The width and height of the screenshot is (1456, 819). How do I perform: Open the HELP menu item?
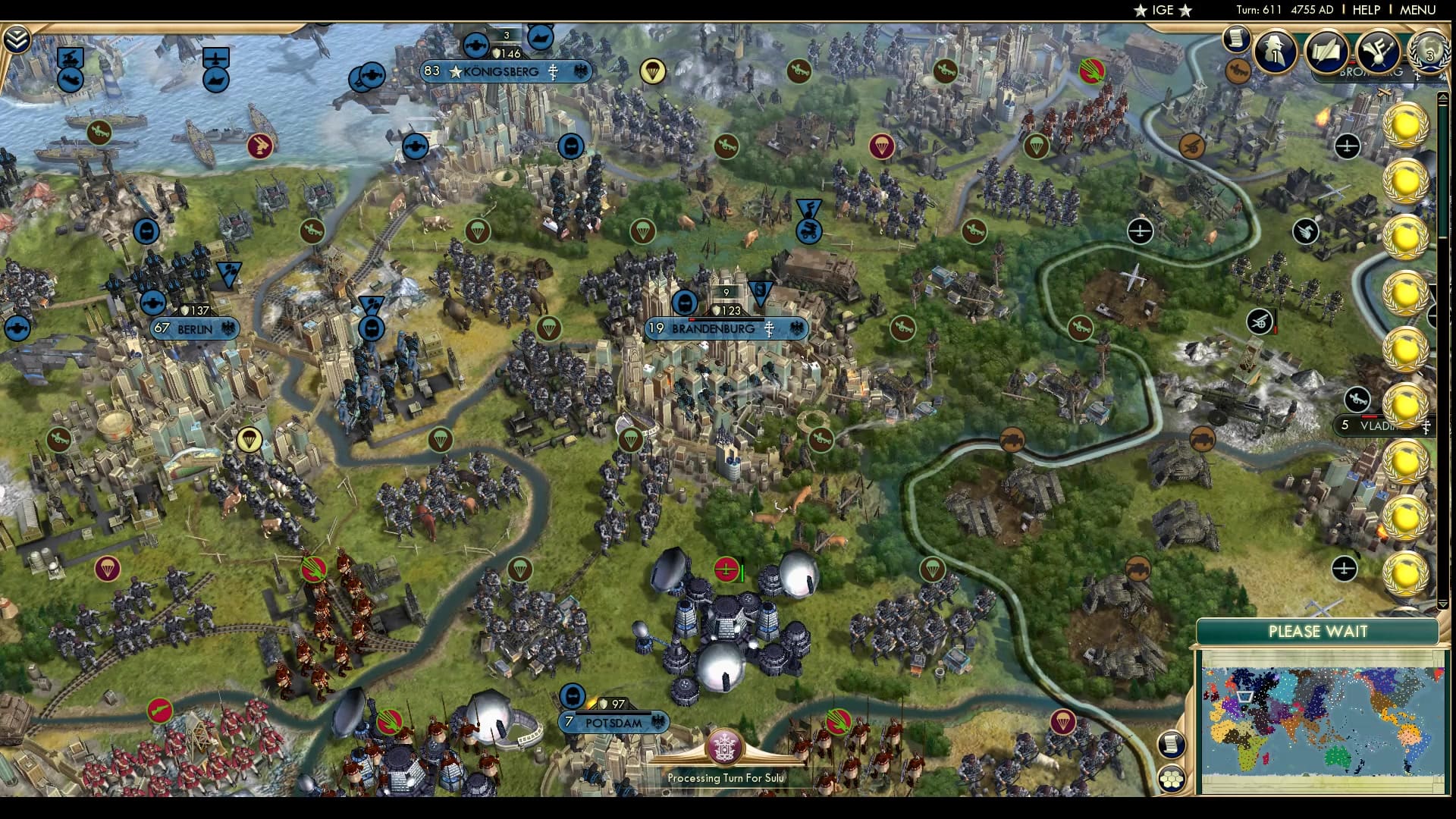(x=1365, y=11)
